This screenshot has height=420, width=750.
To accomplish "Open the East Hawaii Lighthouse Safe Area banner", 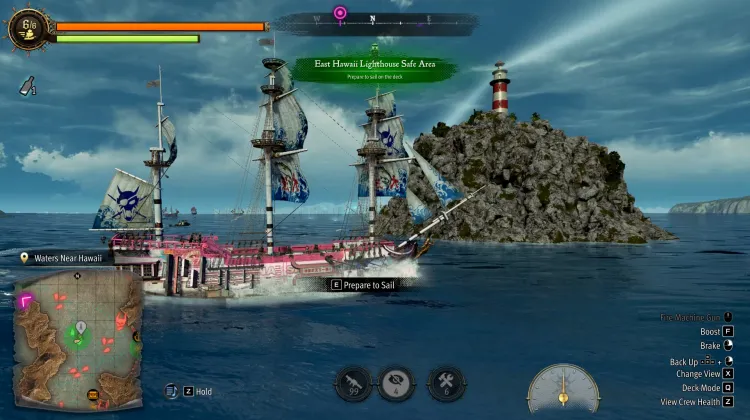I will coord(377,68).
